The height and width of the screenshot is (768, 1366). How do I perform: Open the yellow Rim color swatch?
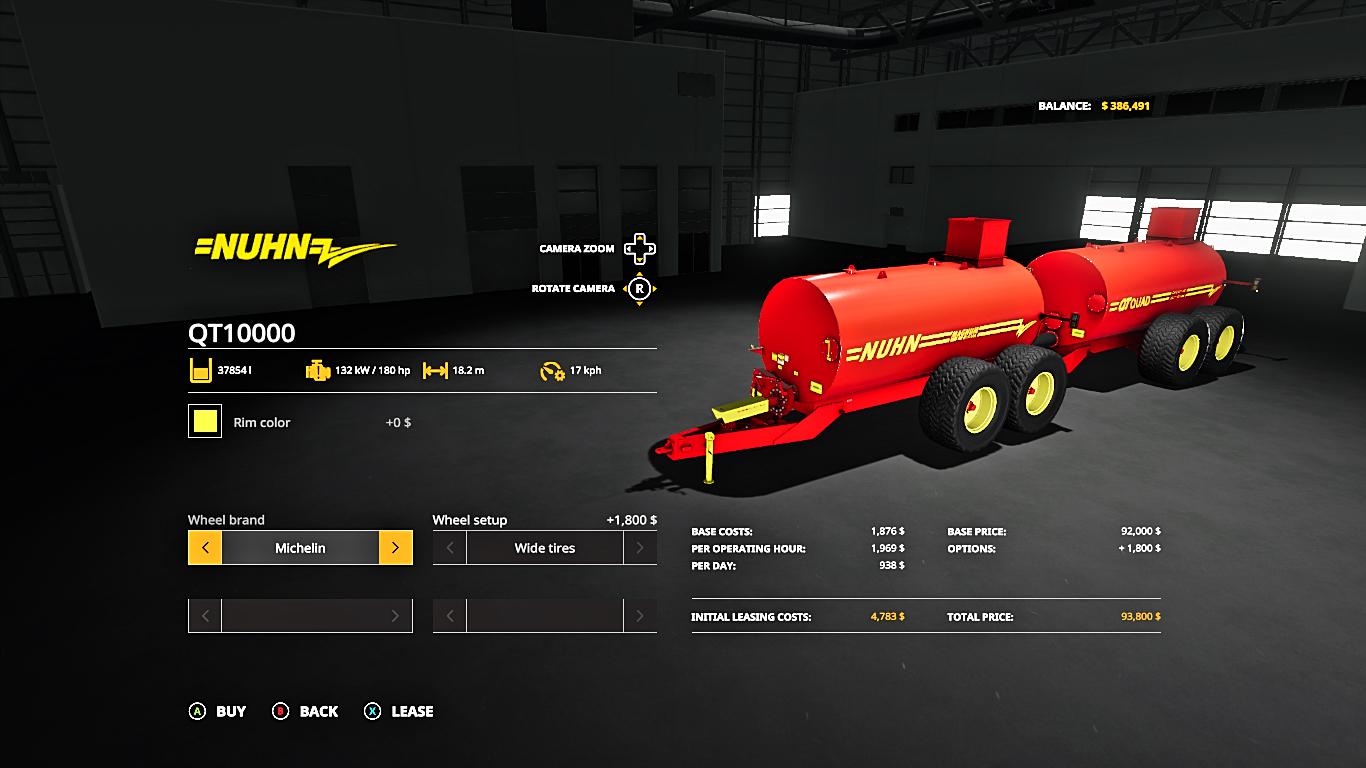coord(205,421)
